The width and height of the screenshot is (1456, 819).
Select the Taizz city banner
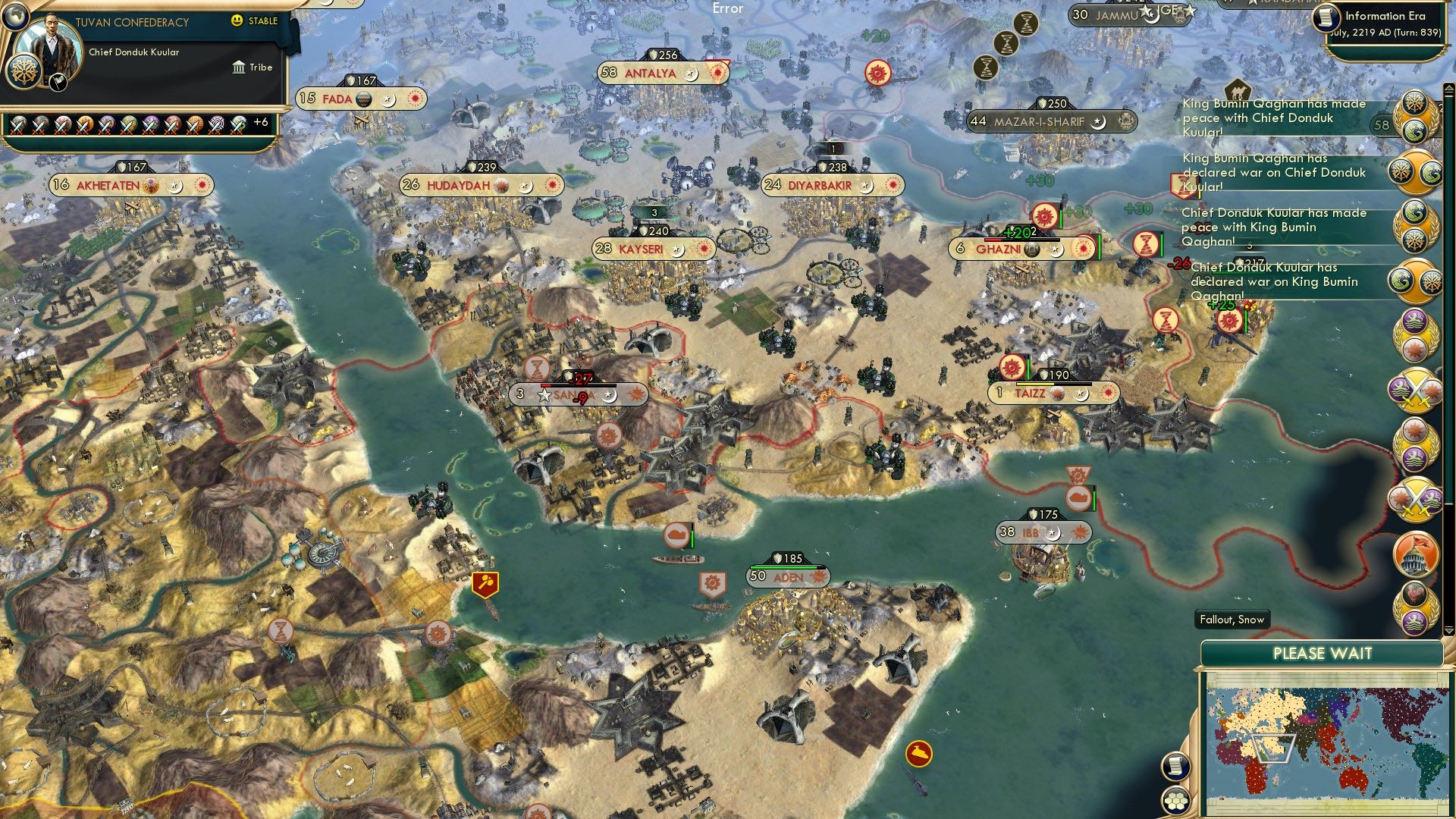(x=1039, y=394)
